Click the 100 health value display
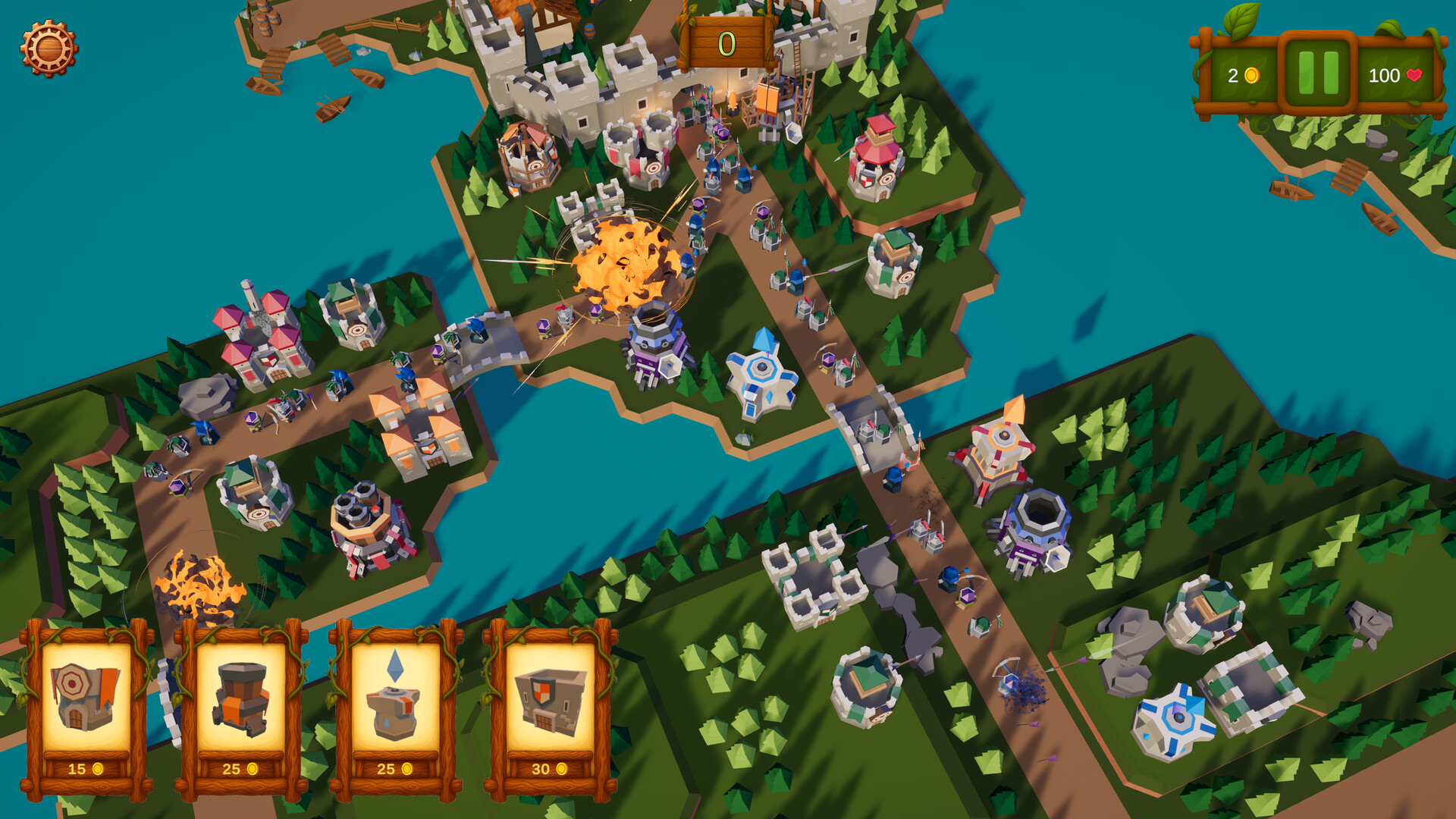Screen dimensions: 1456x819 point(1386,76)
